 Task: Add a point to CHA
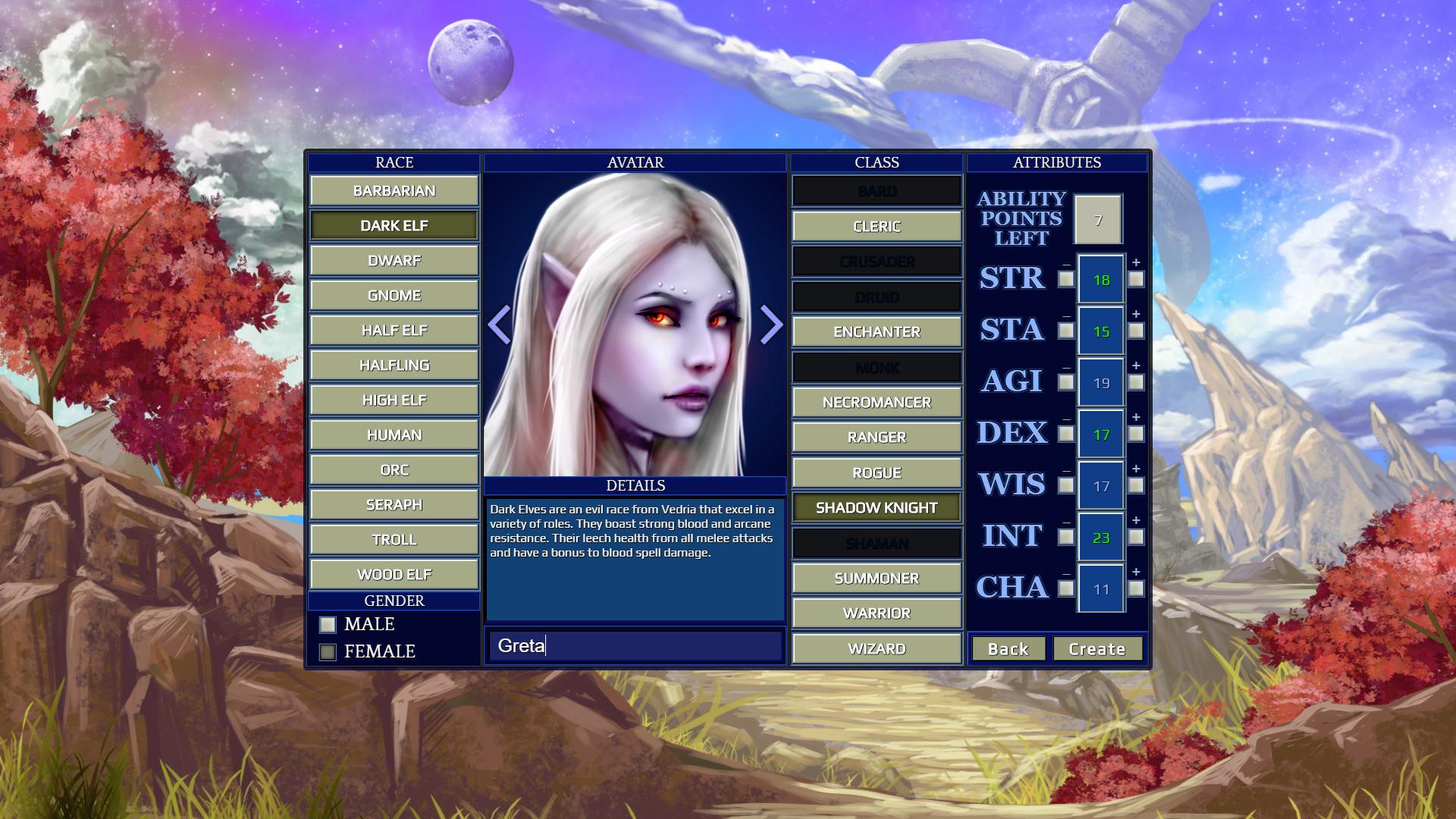pos(1136,588)
